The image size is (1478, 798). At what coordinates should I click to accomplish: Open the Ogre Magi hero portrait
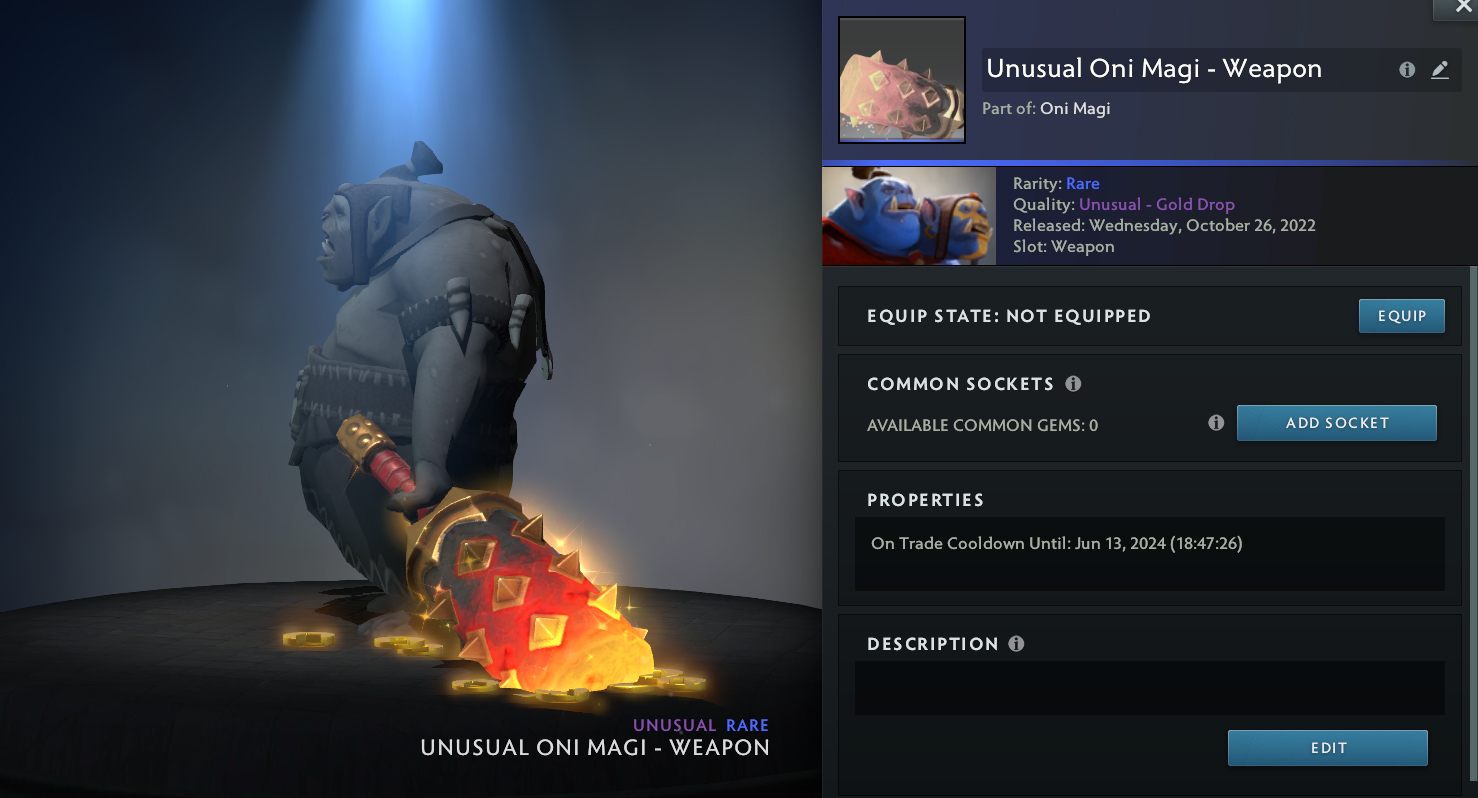pyautogui.click(x=908, y=215)
